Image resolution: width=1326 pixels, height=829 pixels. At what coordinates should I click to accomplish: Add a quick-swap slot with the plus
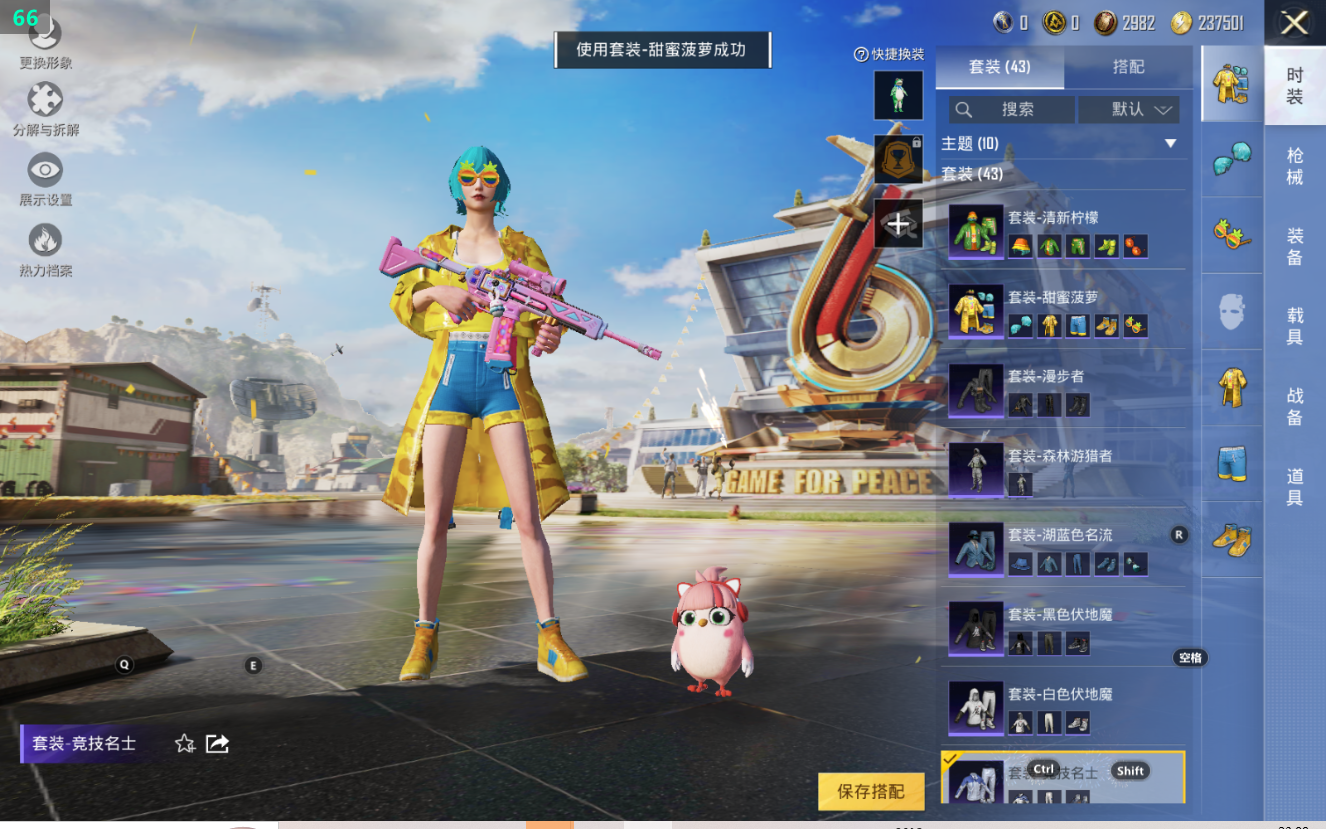point(898,224)
